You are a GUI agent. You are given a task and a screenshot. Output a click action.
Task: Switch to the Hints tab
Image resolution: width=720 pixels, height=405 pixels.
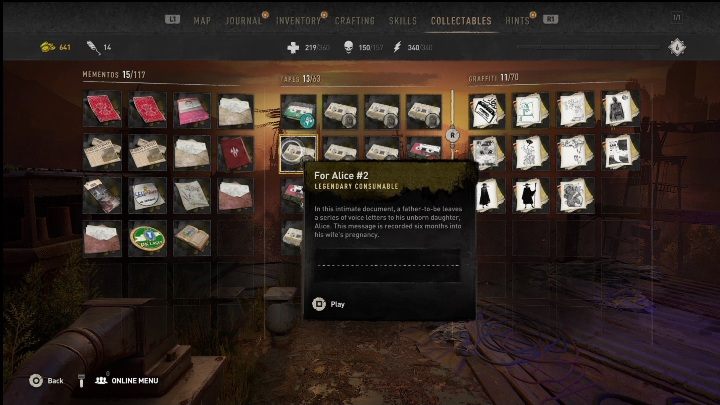[x=518, y=20]
